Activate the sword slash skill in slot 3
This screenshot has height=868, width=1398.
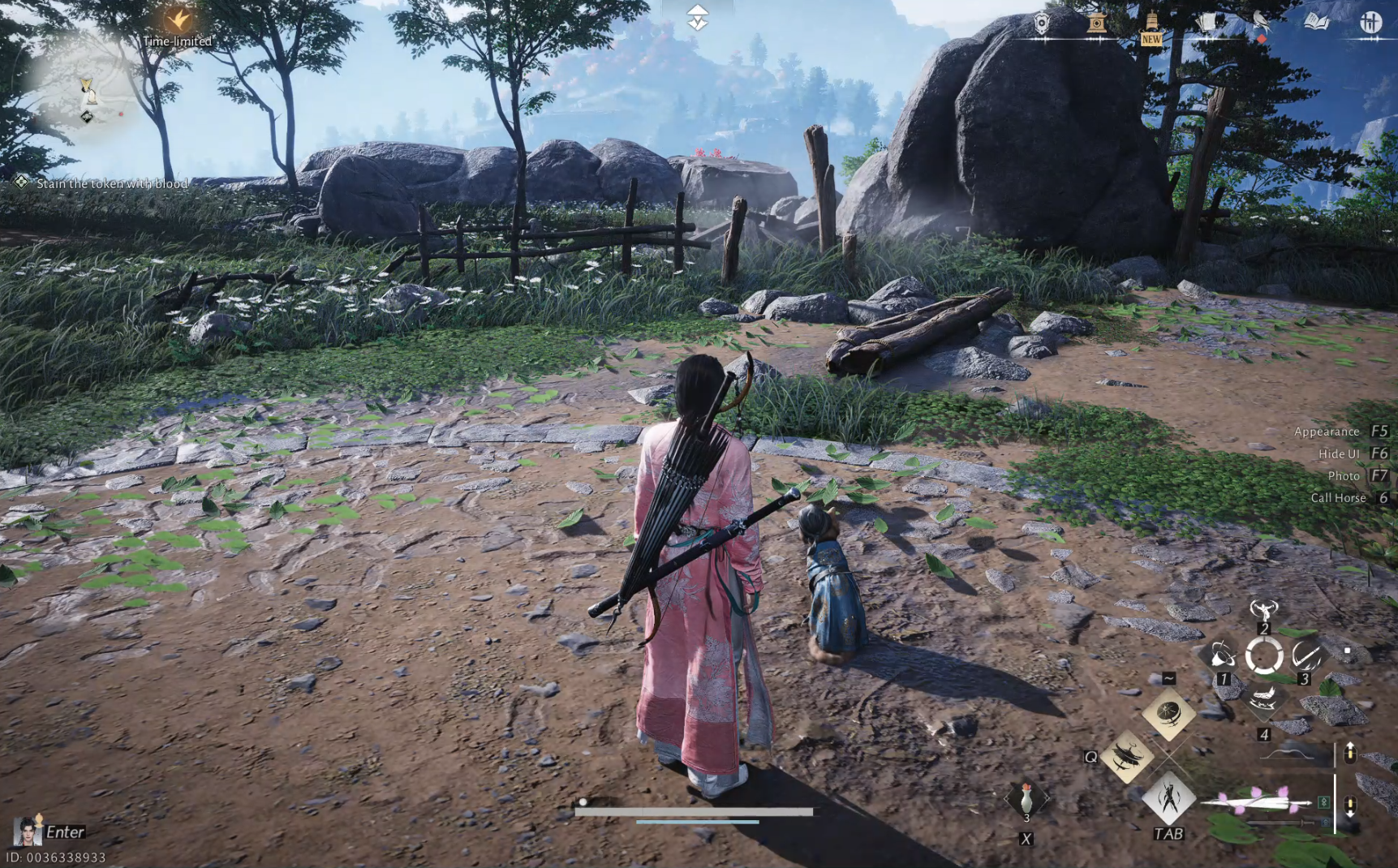(x=1306, y=655)
